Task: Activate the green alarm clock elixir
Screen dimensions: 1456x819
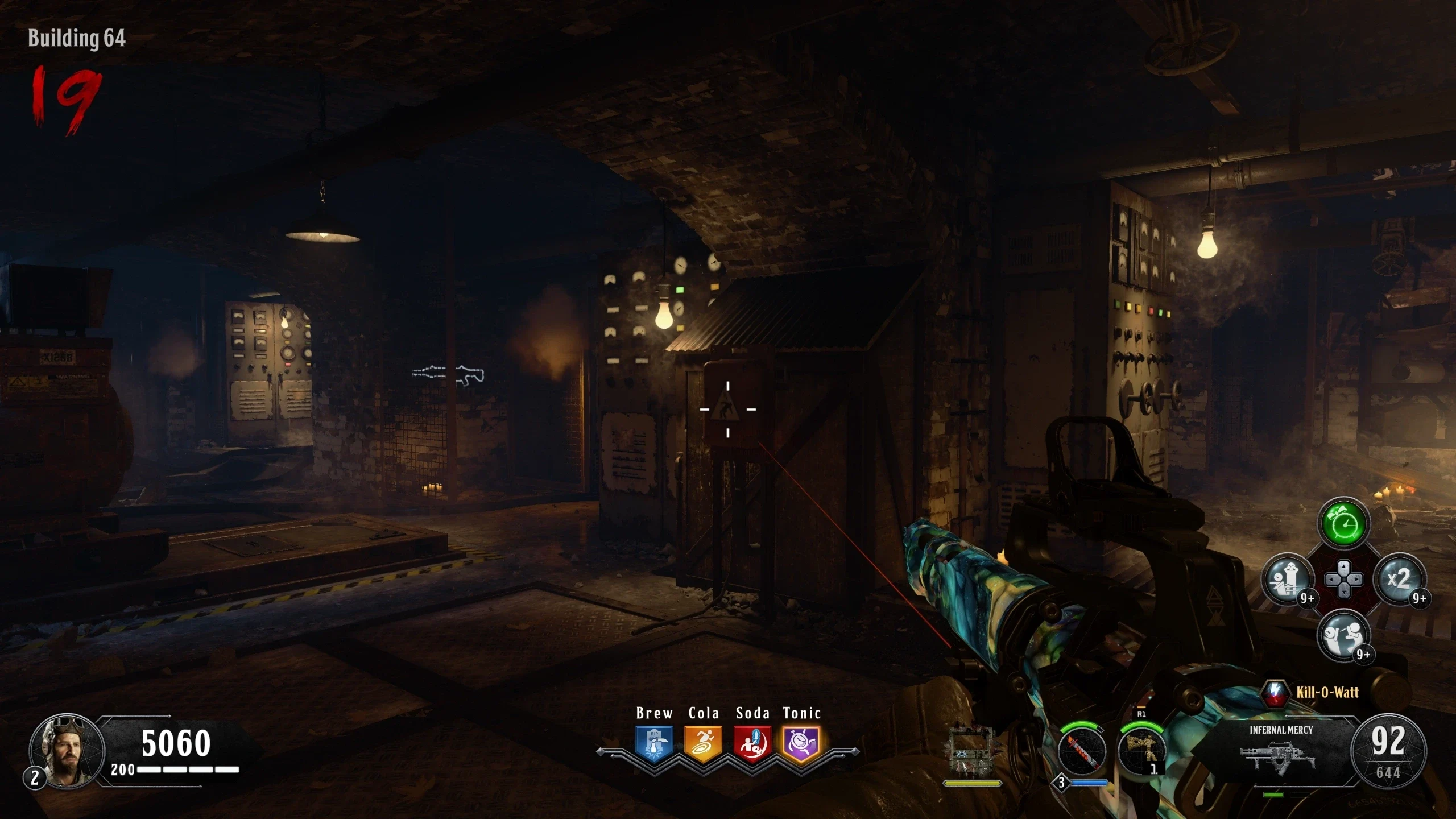Action: pyautogui.click(x=1343, y=524)
